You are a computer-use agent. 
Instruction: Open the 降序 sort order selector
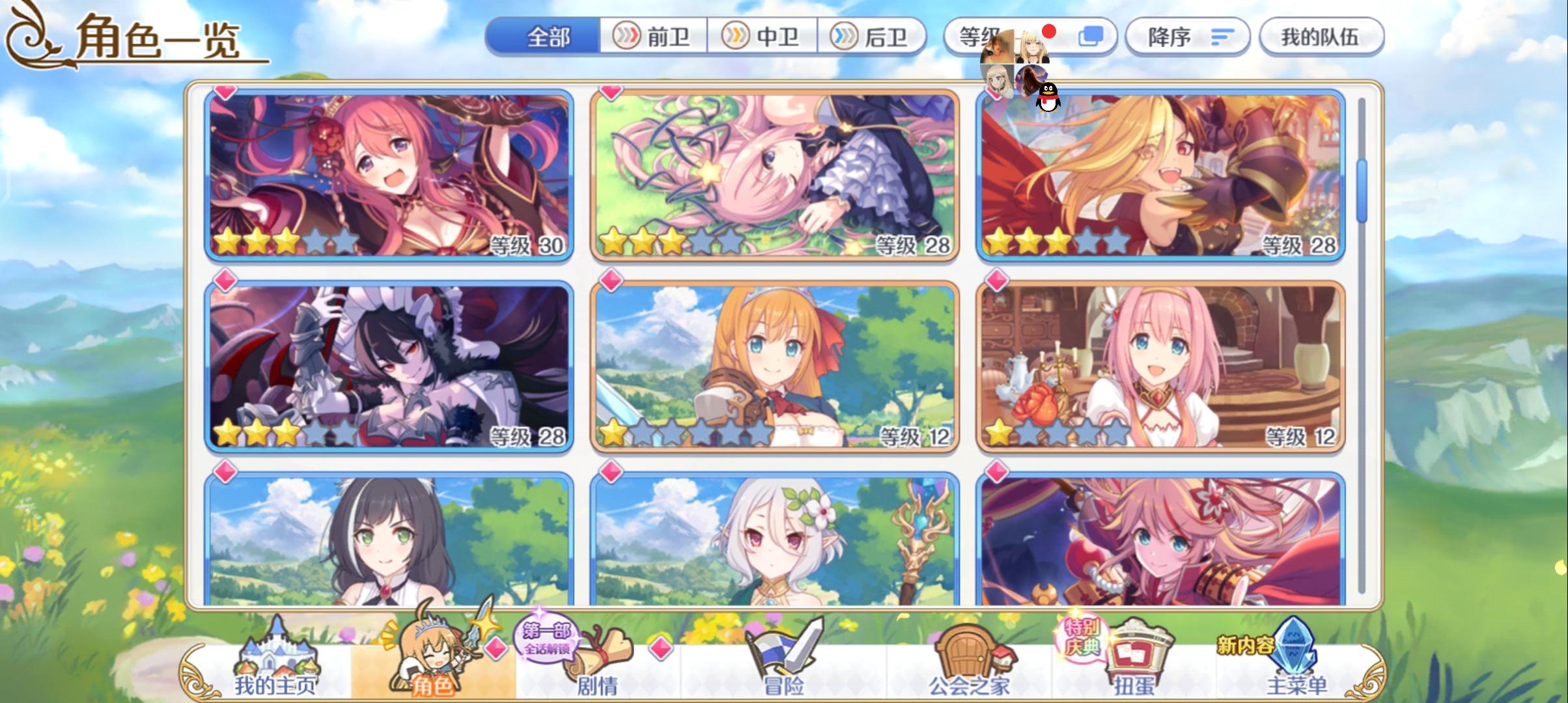pyautogui.click(x=1186, y=36)
